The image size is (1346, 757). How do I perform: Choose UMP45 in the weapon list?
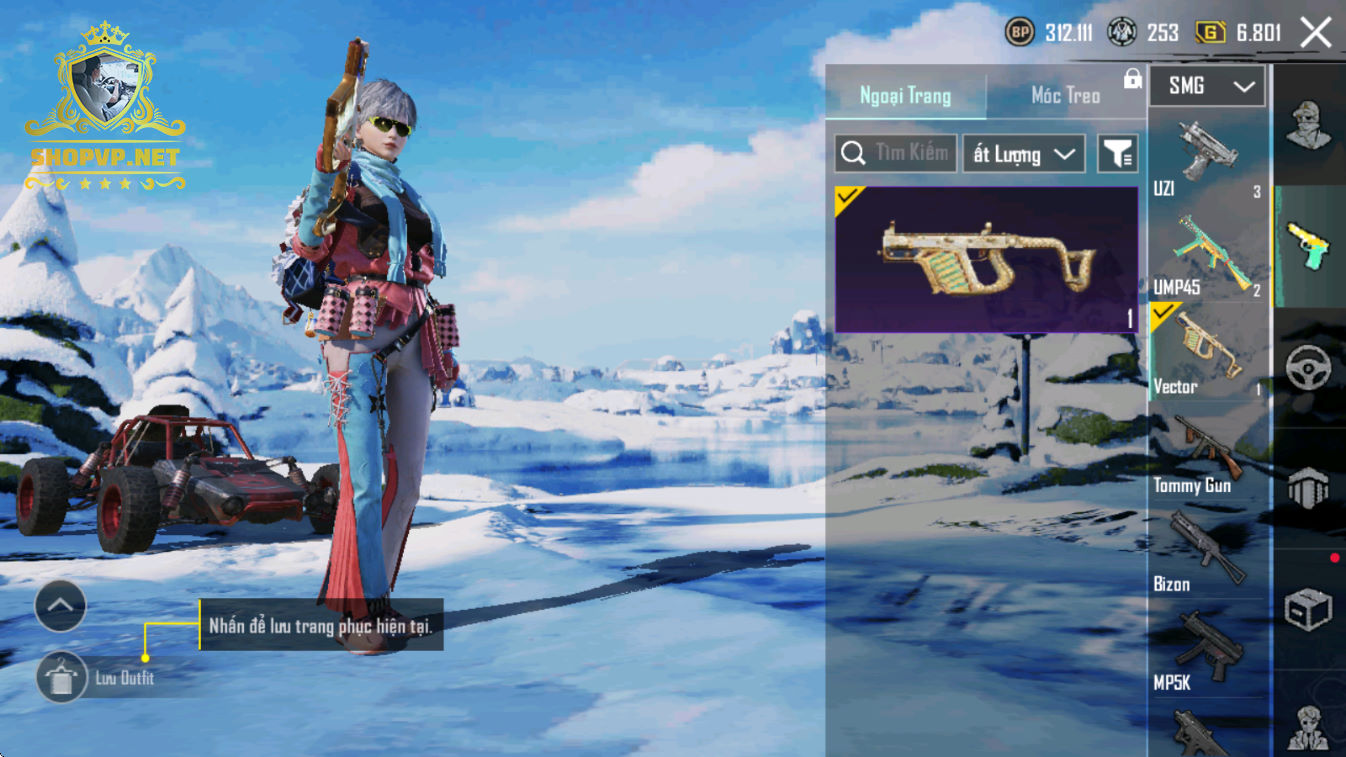pyautogui.click(x=1207, y=254)
